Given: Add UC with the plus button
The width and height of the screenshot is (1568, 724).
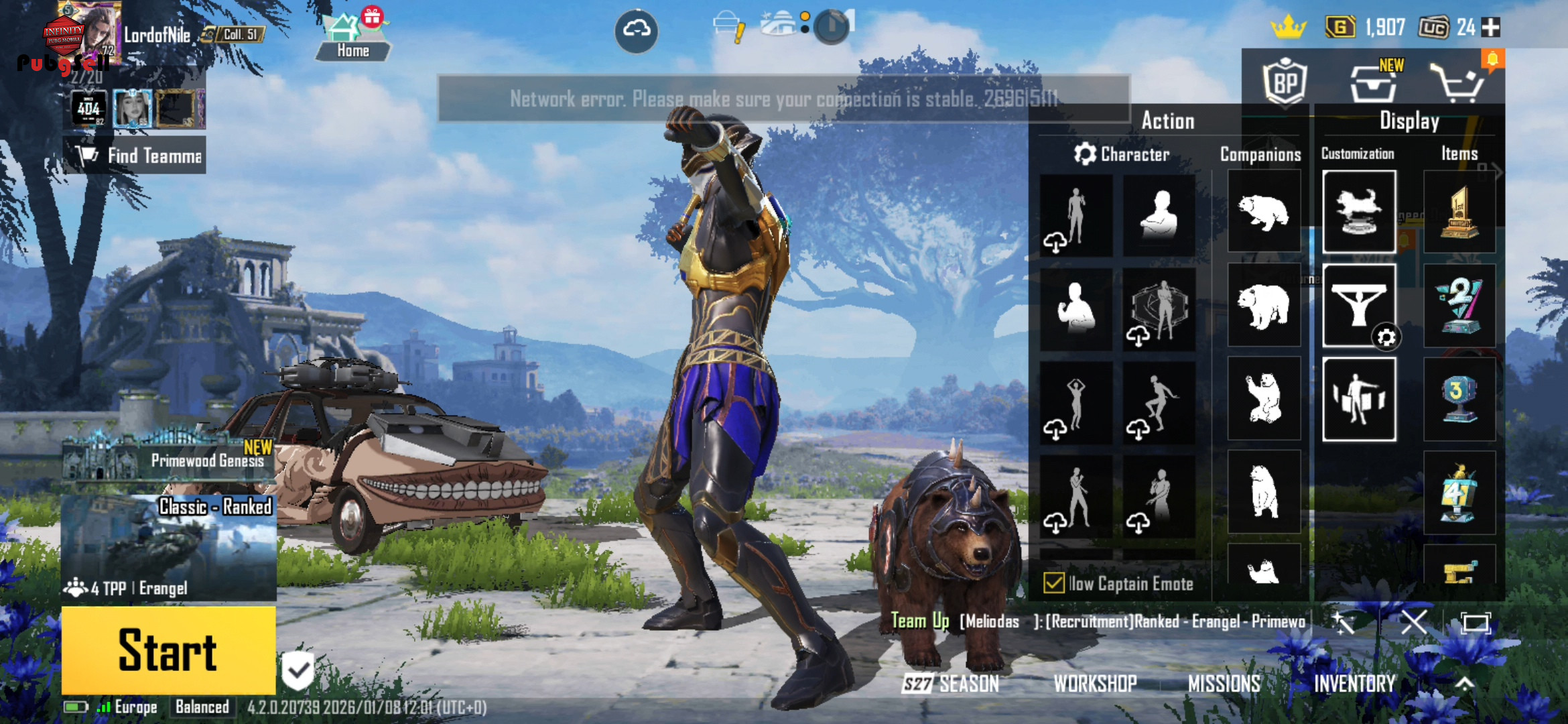Looking at the screenshot, I should 1490,27.
